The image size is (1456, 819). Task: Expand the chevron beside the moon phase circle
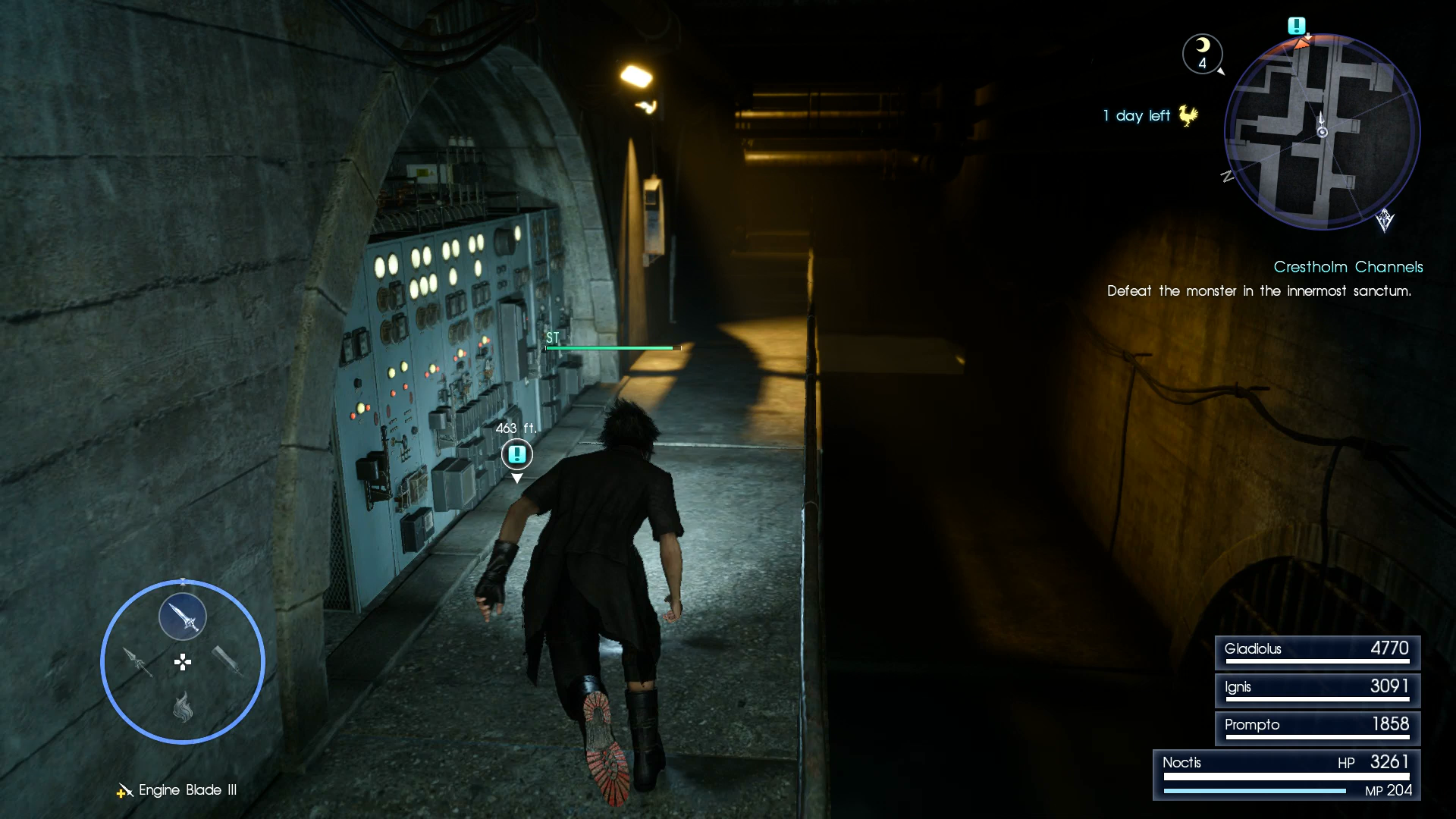(1221, 71)
